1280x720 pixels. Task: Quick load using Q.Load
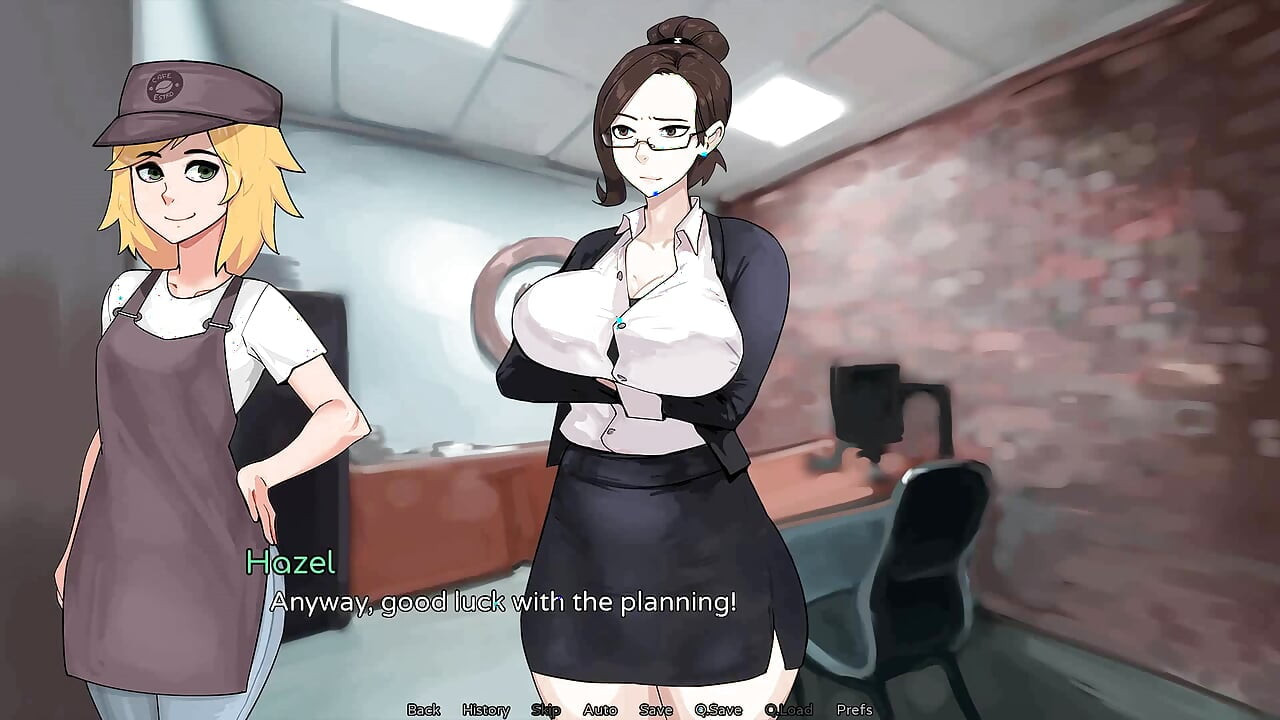coord(790,711)
